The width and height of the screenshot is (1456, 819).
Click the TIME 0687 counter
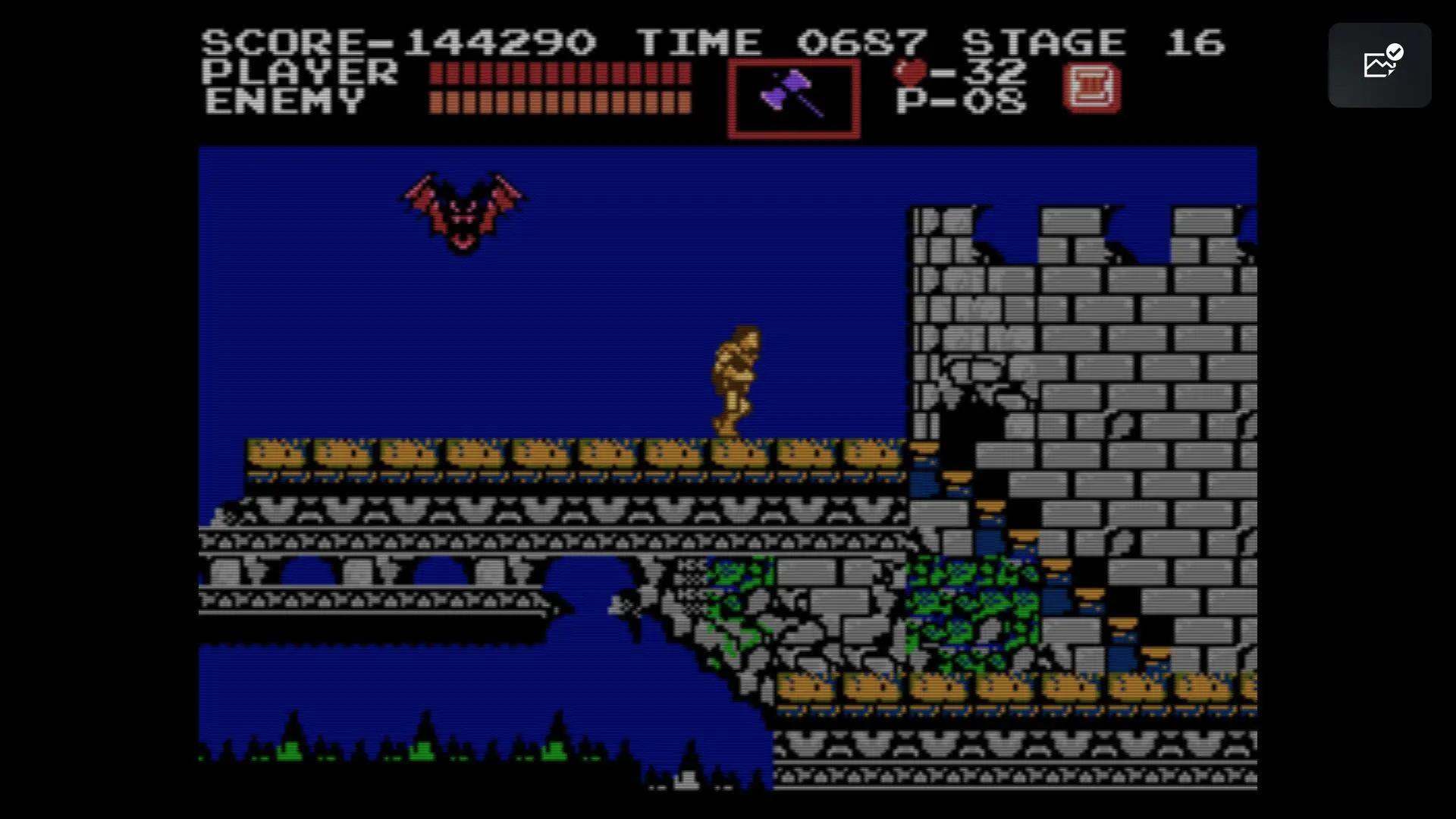[x=781, y=42]
